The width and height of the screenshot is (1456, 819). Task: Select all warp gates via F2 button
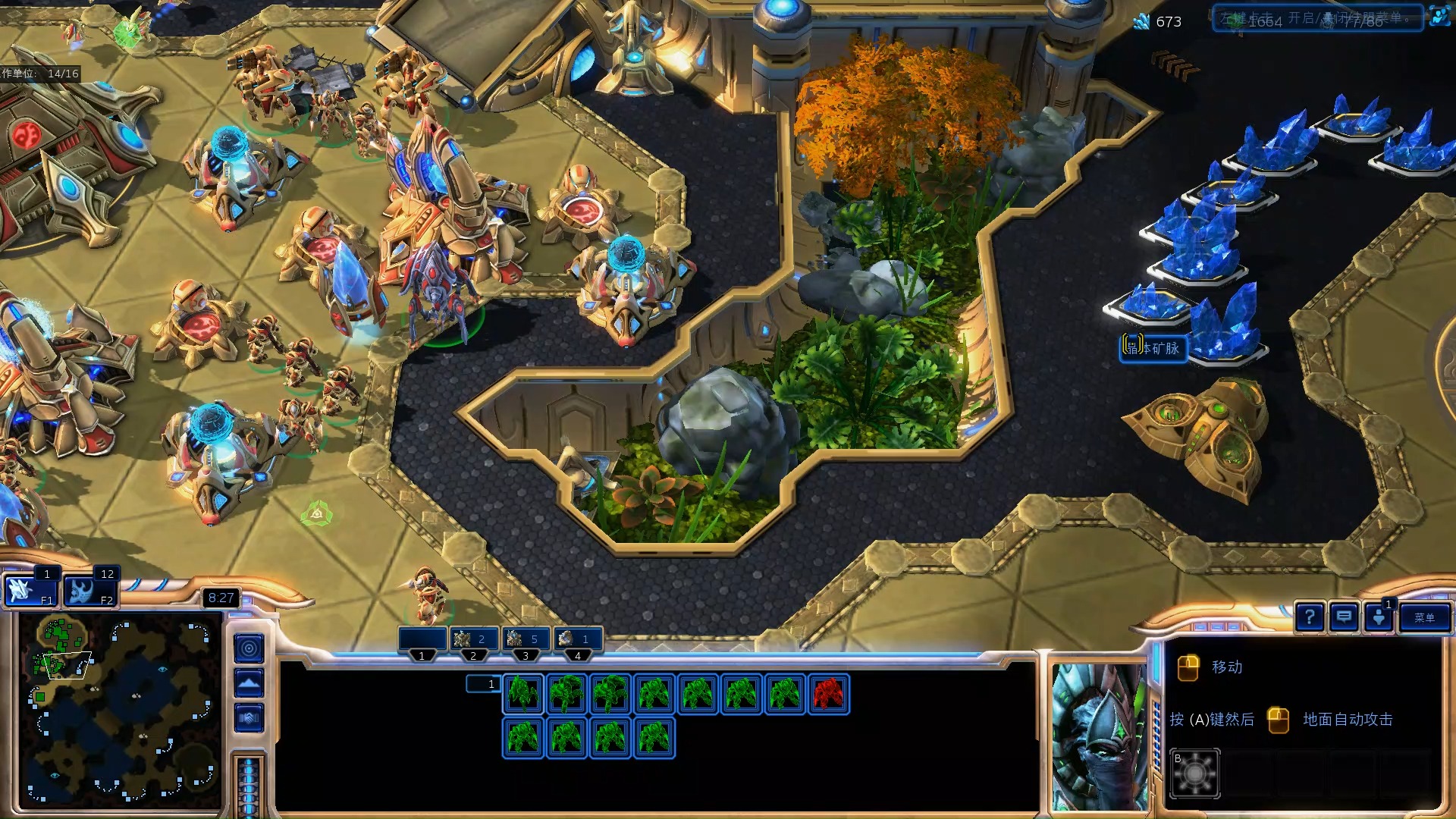click(x=89, y=590)
